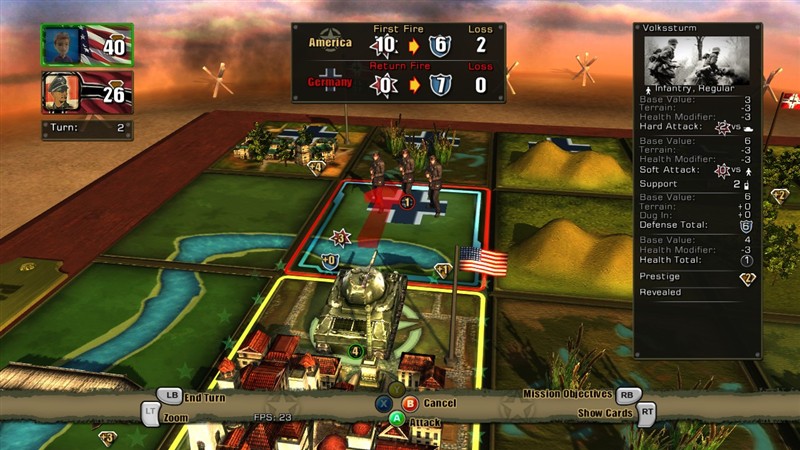Screen dimensions: 800x450
Task: Select the American tank on the yellow tile
Action: tap(362, 300)
